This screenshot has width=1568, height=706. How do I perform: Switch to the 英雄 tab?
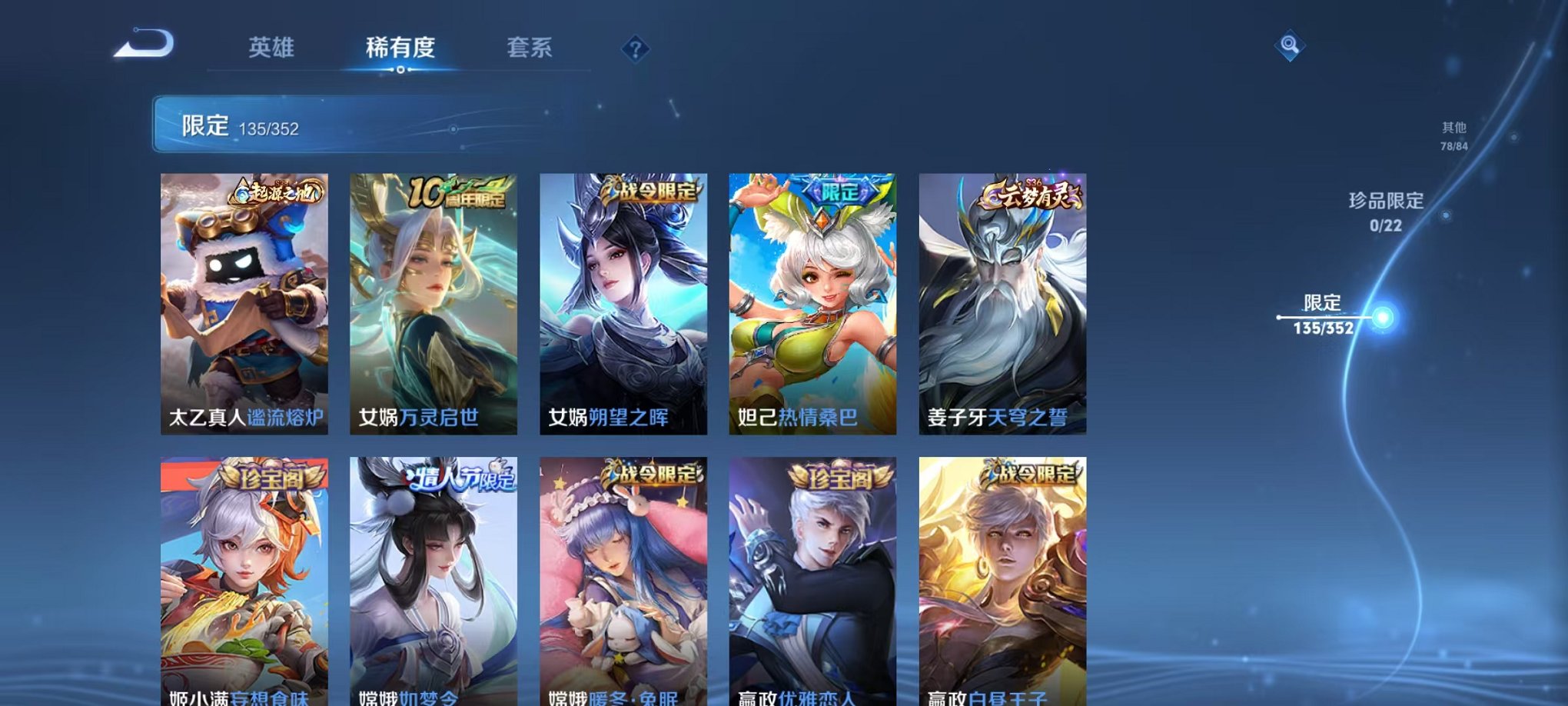coord(273,48)
